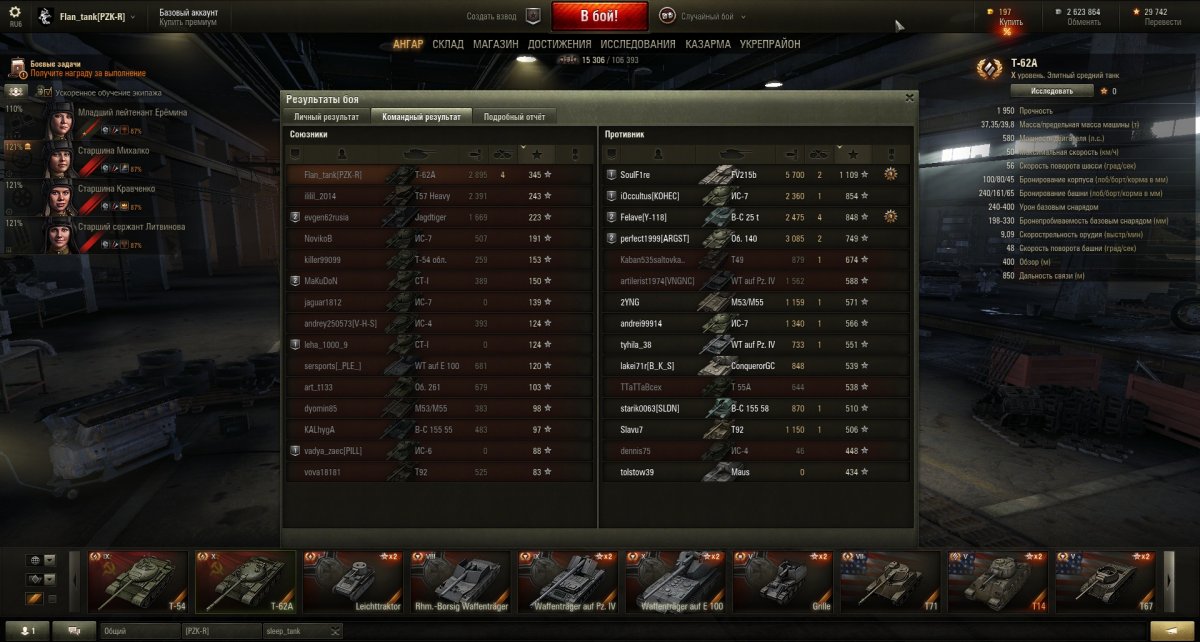Image resolution: width=1200 pixels, height=642 pixels.
Task: Open the Подробный отчёт tab
Action: point(514,117)
